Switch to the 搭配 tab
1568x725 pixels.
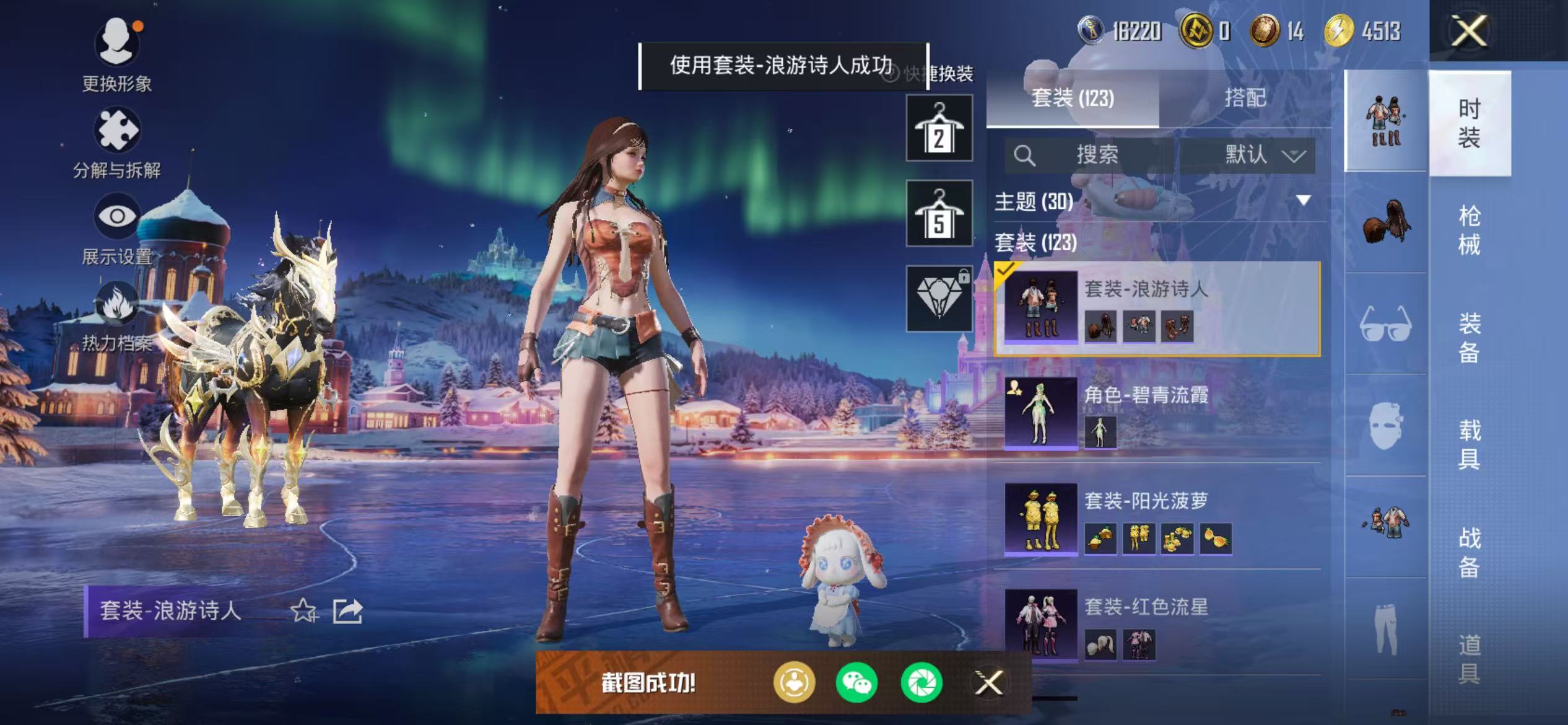click(x=1245, y=98)
